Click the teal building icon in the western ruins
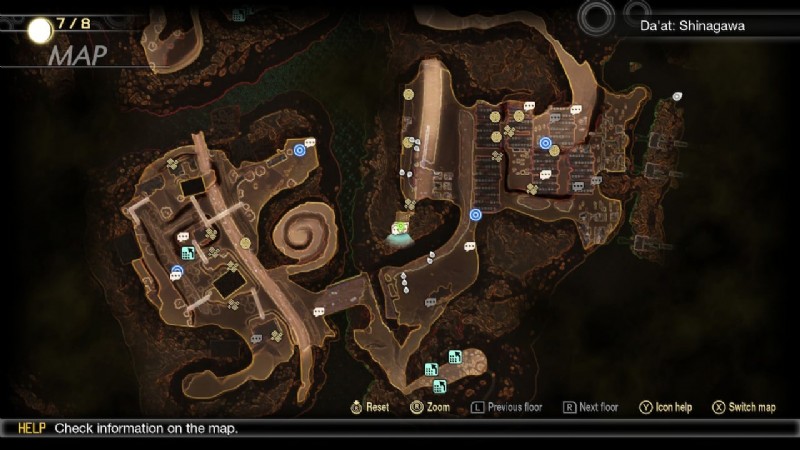The image size is (800, 450). pyautogui.click(x=187, y=253)
